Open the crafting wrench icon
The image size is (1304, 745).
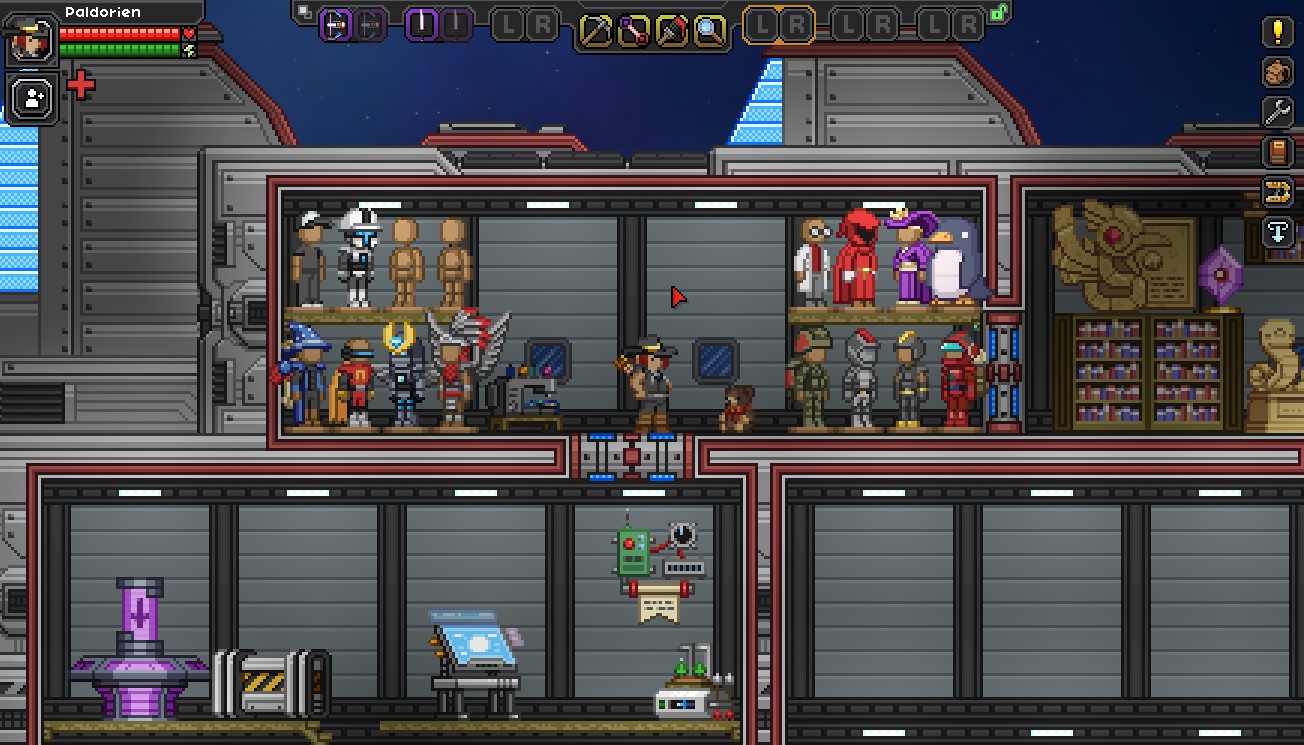[x=1277, y=112]
